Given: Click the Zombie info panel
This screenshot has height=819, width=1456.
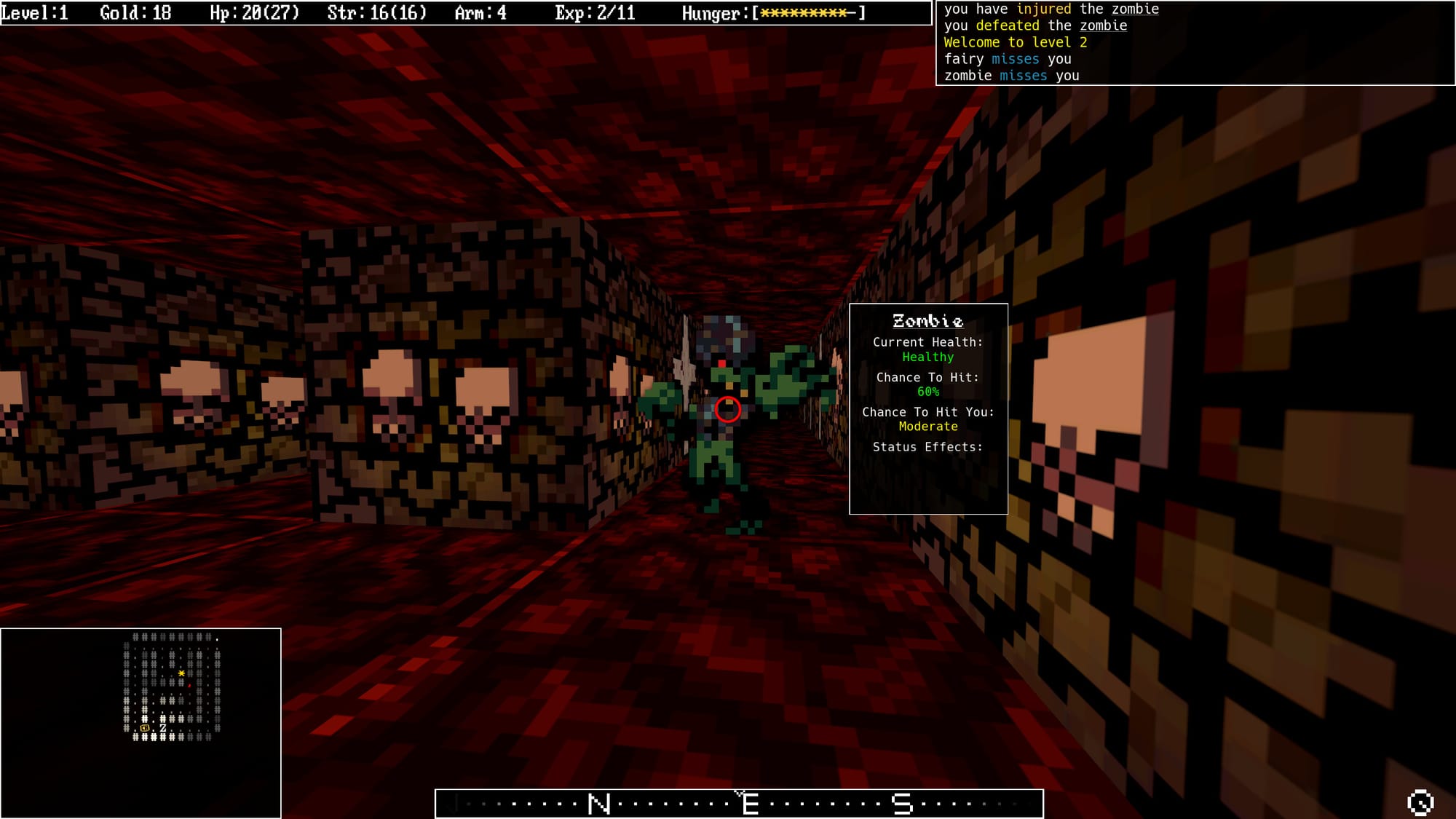Looking at the screenshot, I should point(928,408).
